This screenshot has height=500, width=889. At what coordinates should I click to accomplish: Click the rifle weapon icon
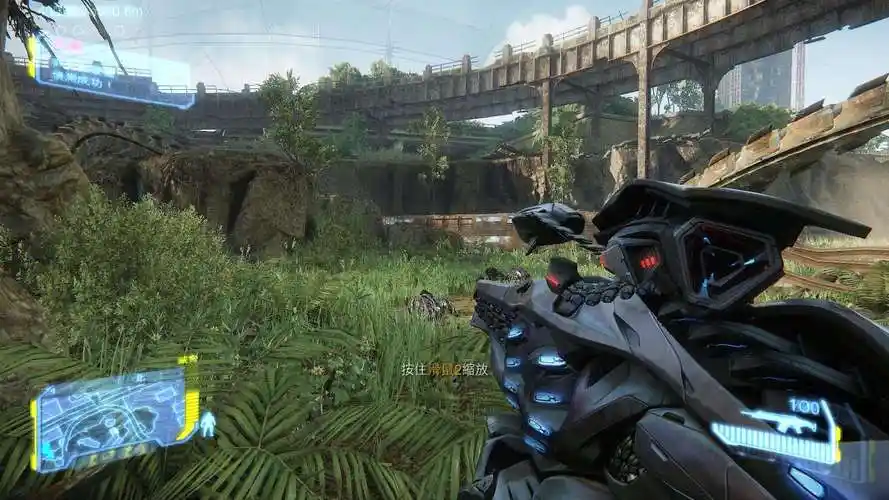(778, 422)
